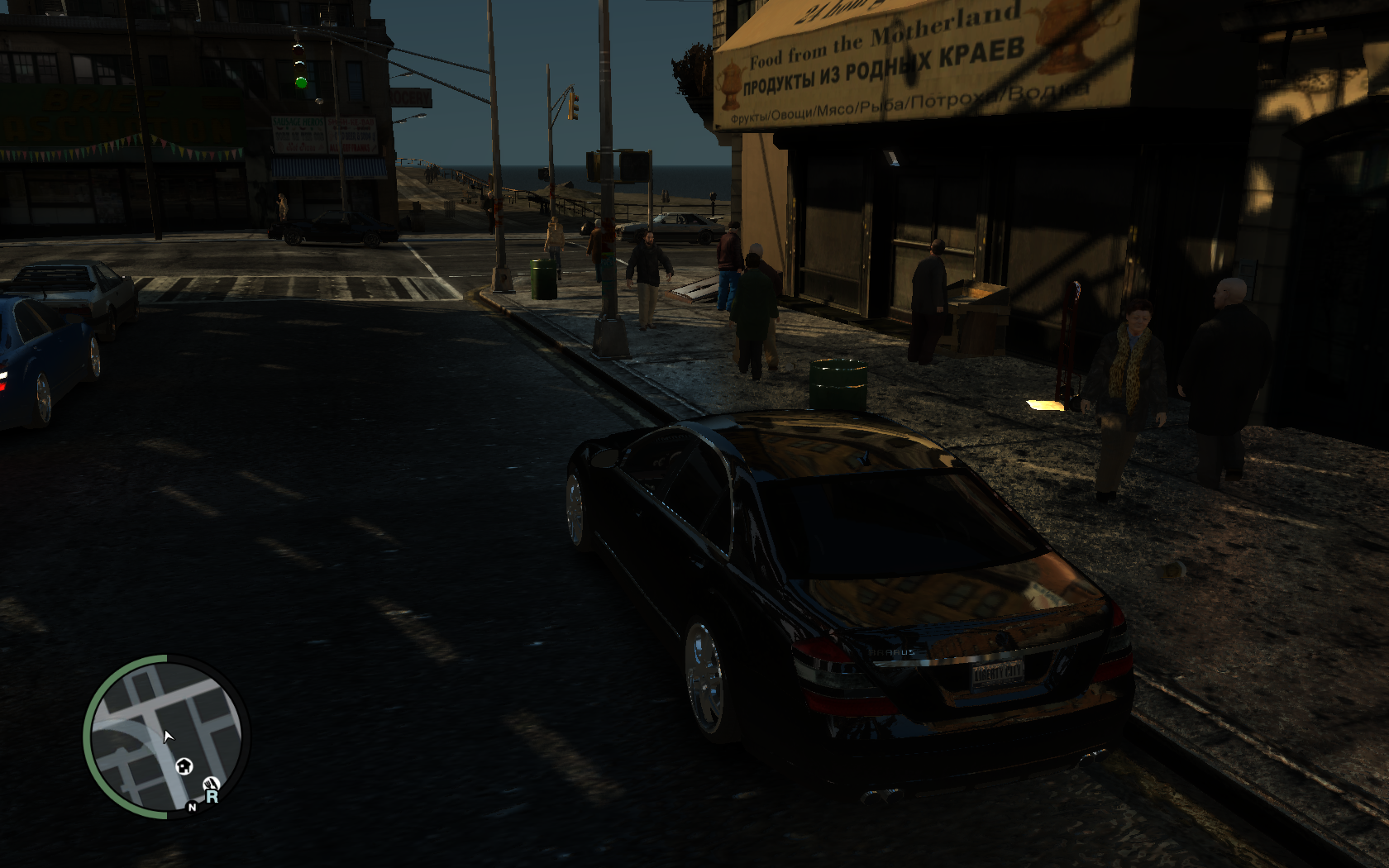Viewport: 1389px width, 868px height.
Task: Click the restaurant fork icon marked R
Action: pos(212,782)
